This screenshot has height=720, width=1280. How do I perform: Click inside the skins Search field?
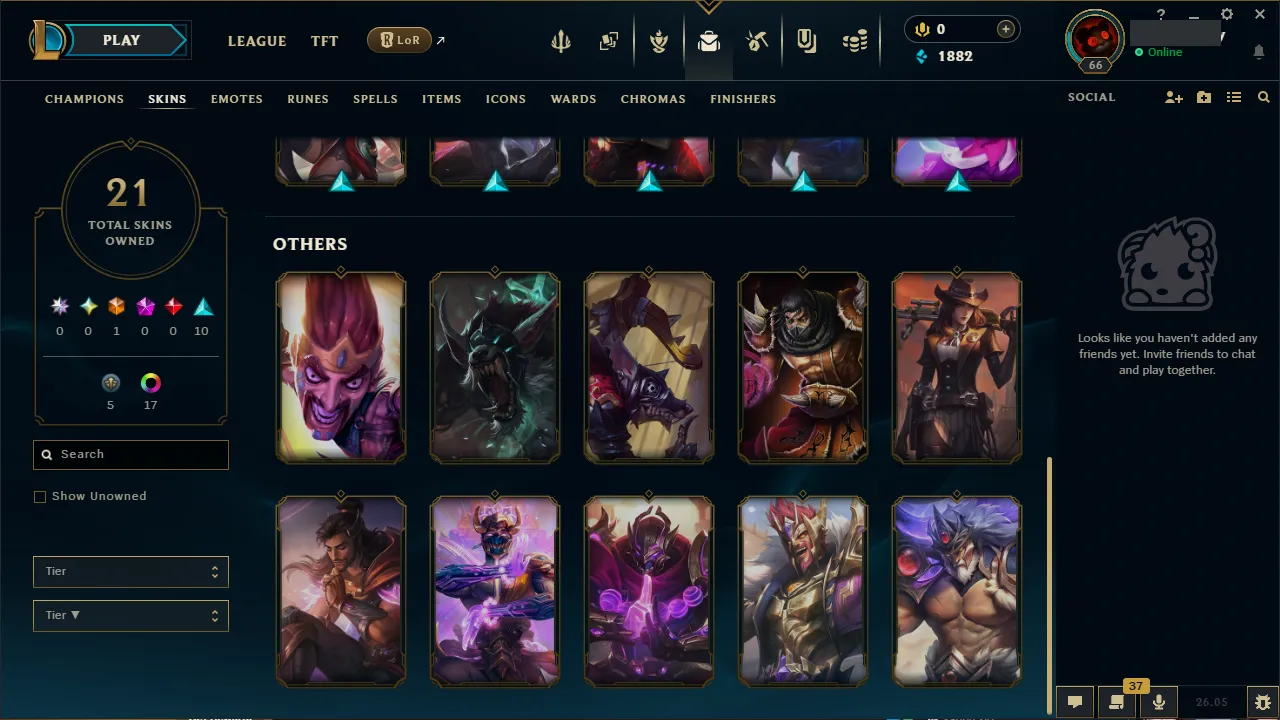[x=130, y=455]
